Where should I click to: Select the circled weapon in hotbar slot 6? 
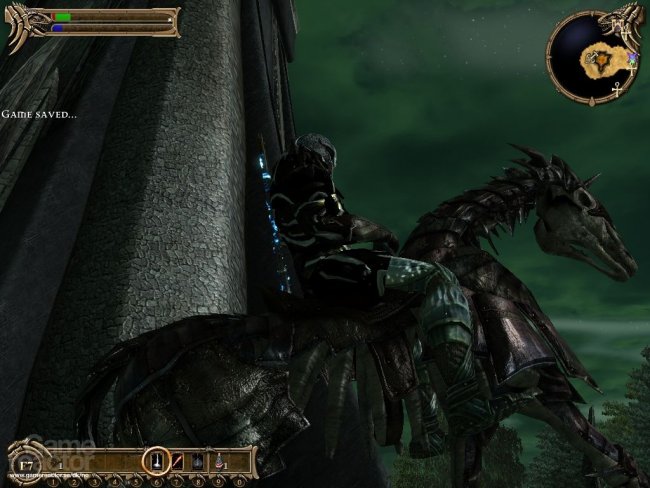pos(155,462)
